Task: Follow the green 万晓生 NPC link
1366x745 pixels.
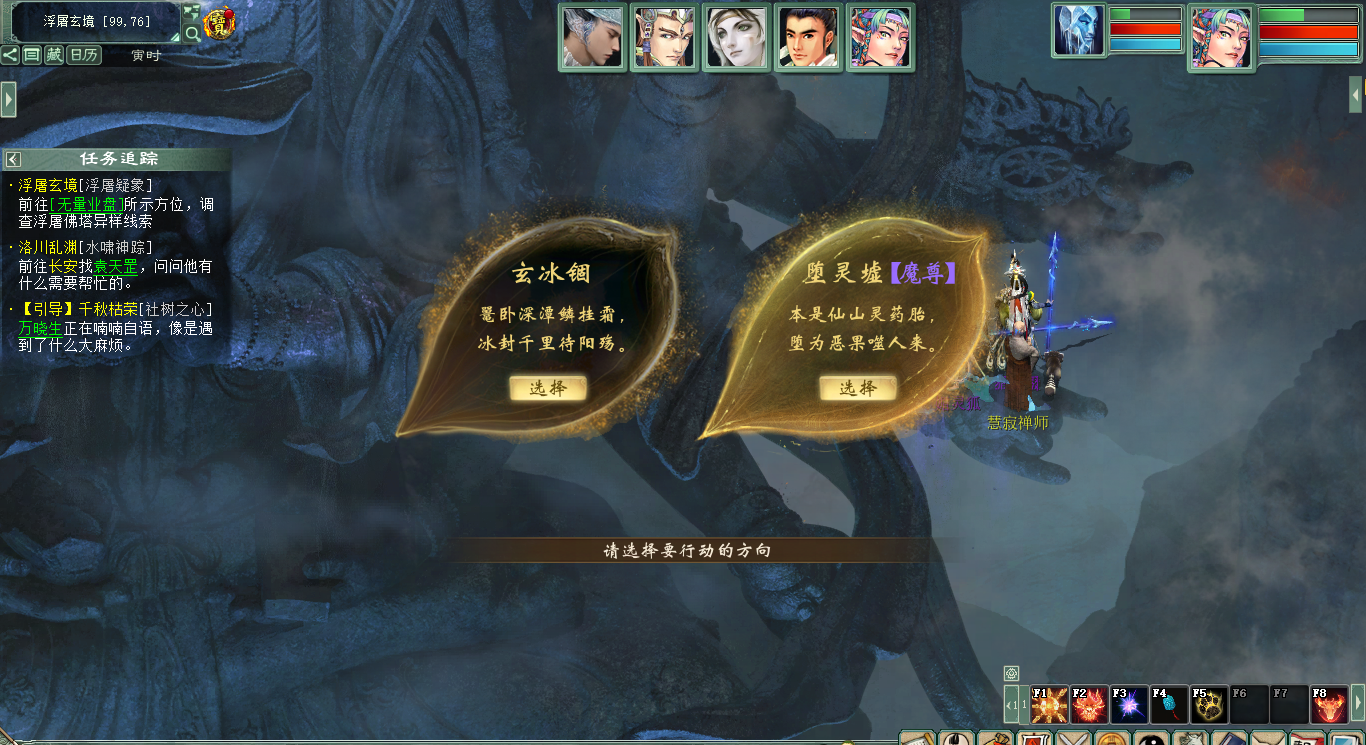Action: (x=40, y=328)
